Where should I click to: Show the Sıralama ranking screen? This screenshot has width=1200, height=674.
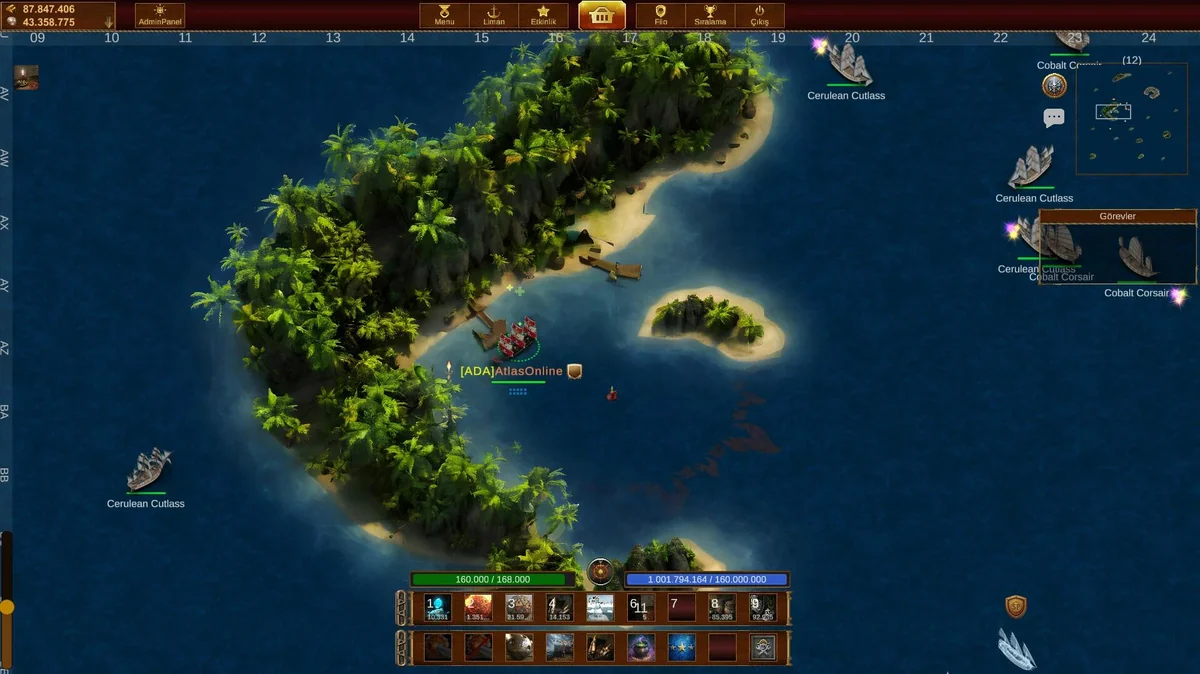[x=710, y=15]
